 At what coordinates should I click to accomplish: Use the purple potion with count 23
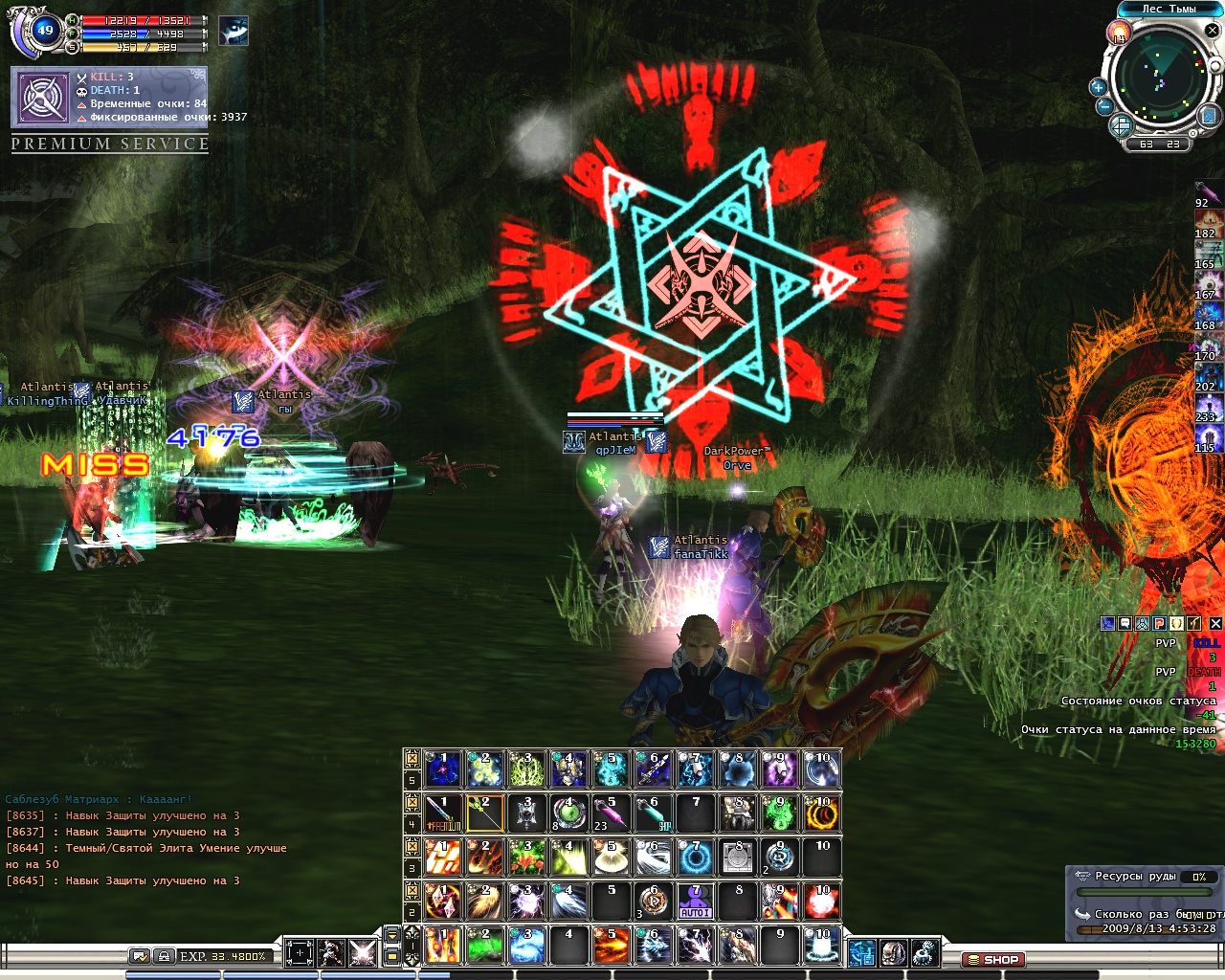tap(611, 813)
